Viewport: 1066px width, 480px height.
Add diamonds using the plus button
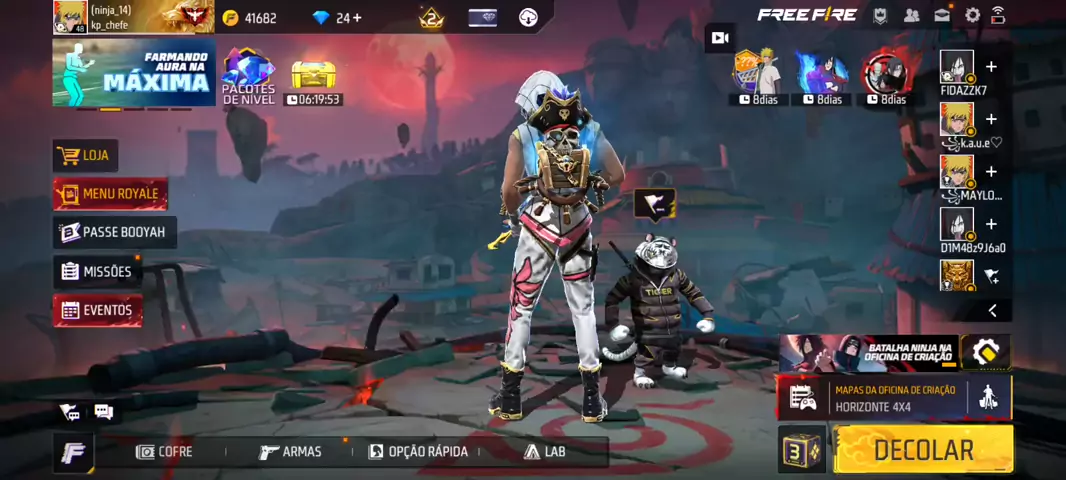point(356,18)
